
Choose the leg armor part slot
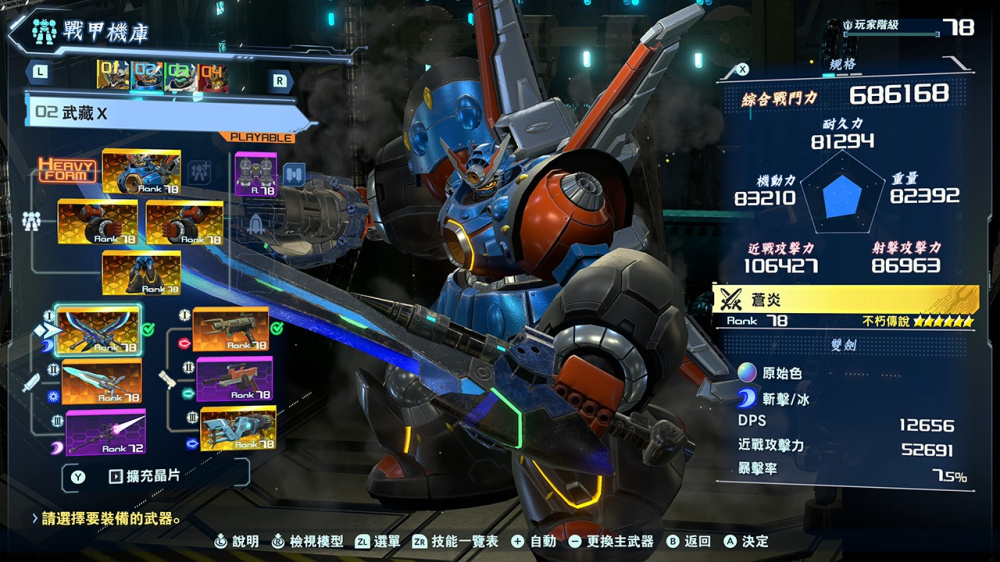[x=141, y=273]
